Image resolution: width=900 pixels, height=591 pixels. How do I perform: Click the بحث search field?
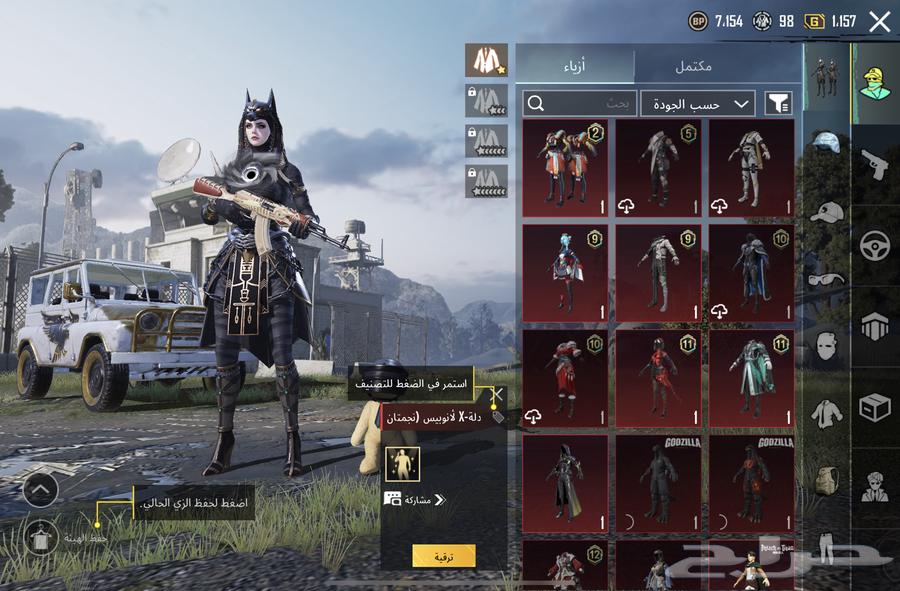pyautogui.click(x=580, y=103)
